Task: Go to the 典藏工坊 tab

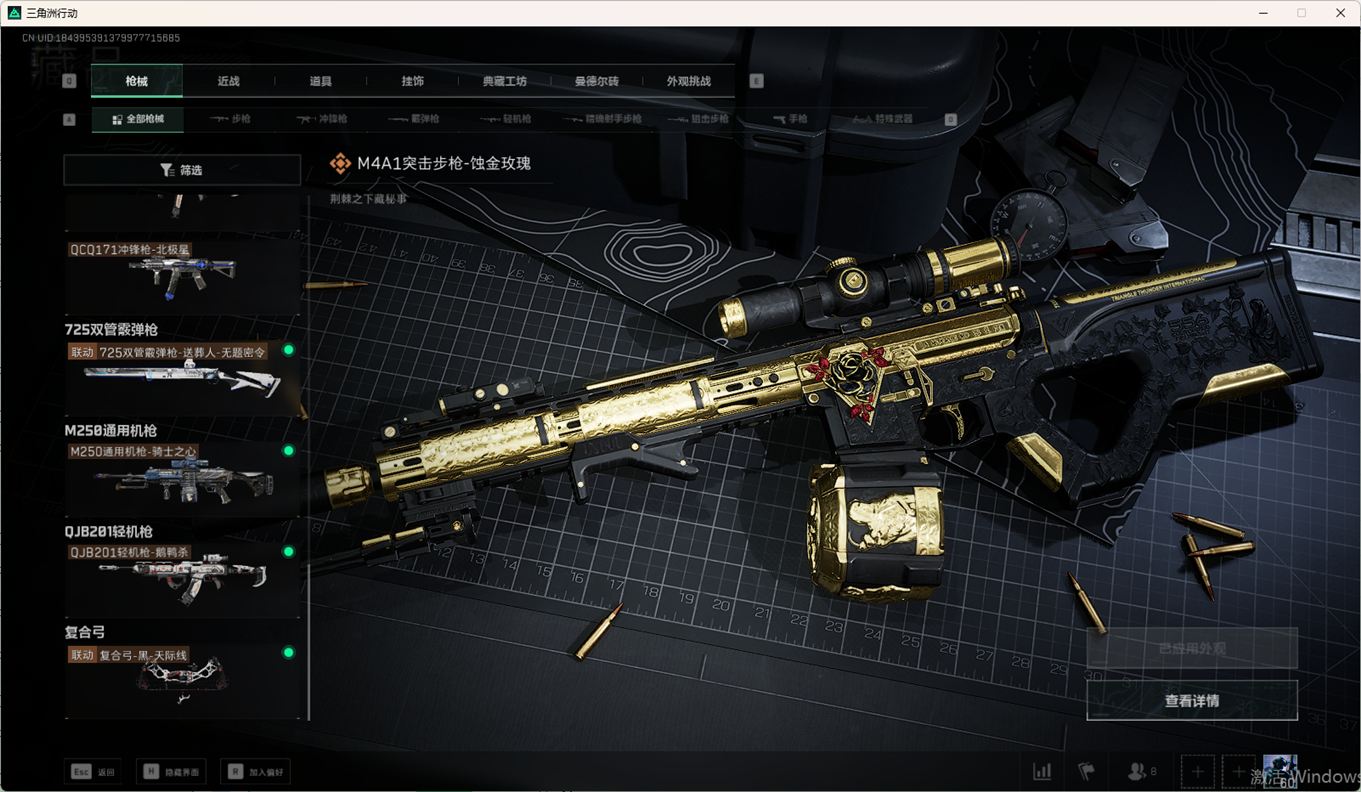Action: pyautogui.click(x=504, y=81)
